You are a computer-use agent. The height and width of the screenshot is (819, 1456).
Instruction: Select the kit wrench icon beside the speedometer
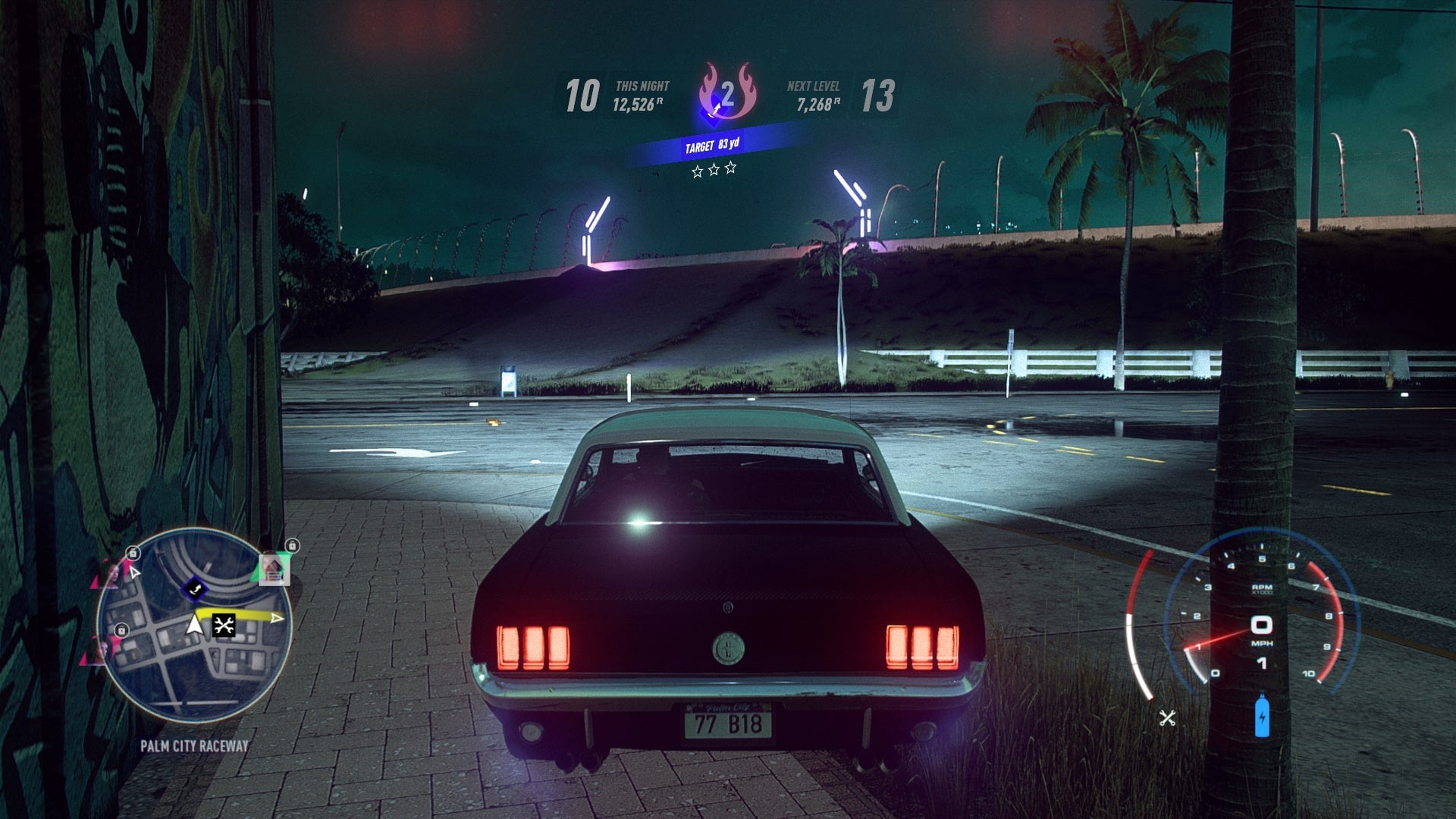1167,718
